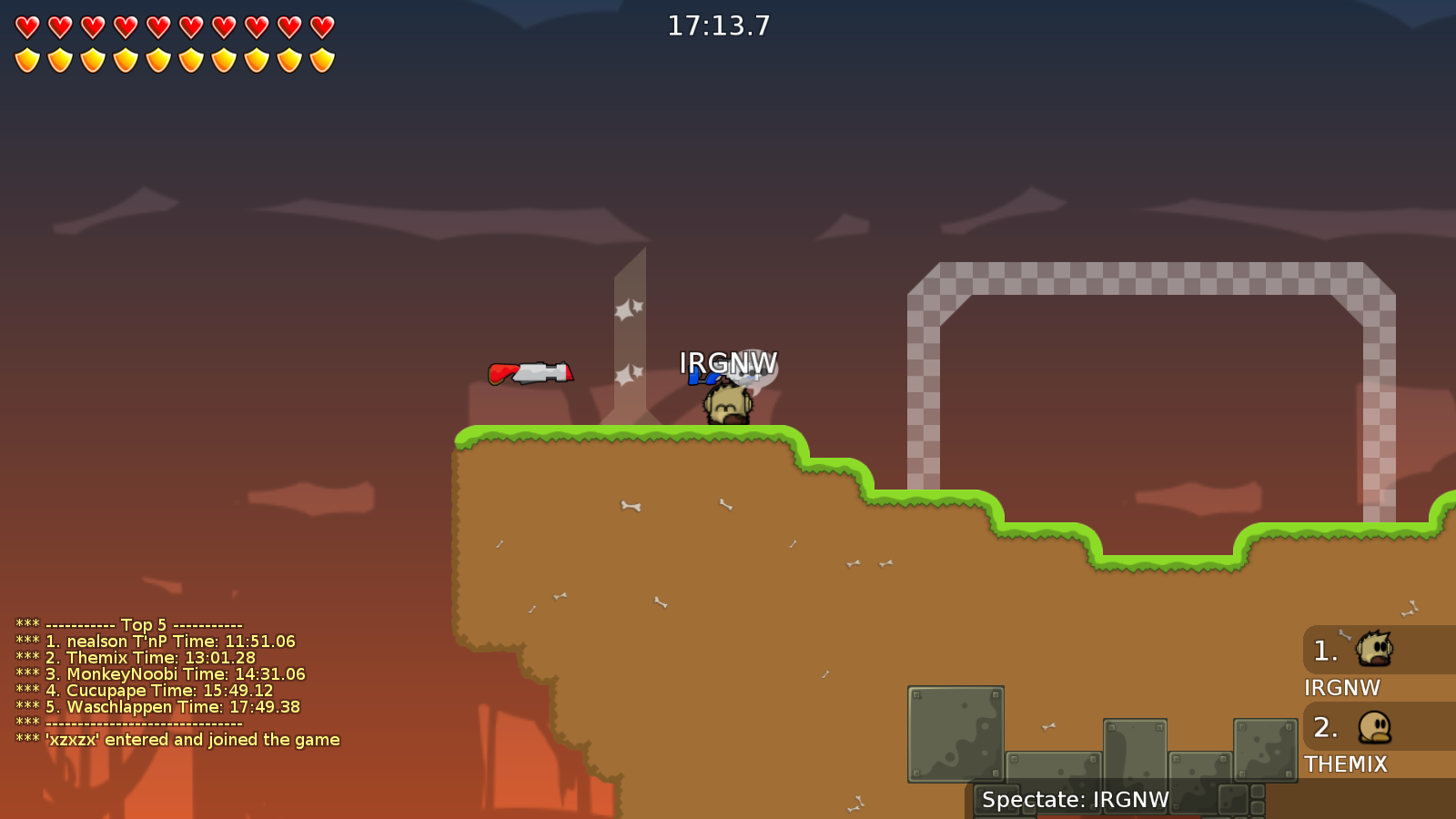Select the grenade launcher pickup on the grass

coord(530,370)
